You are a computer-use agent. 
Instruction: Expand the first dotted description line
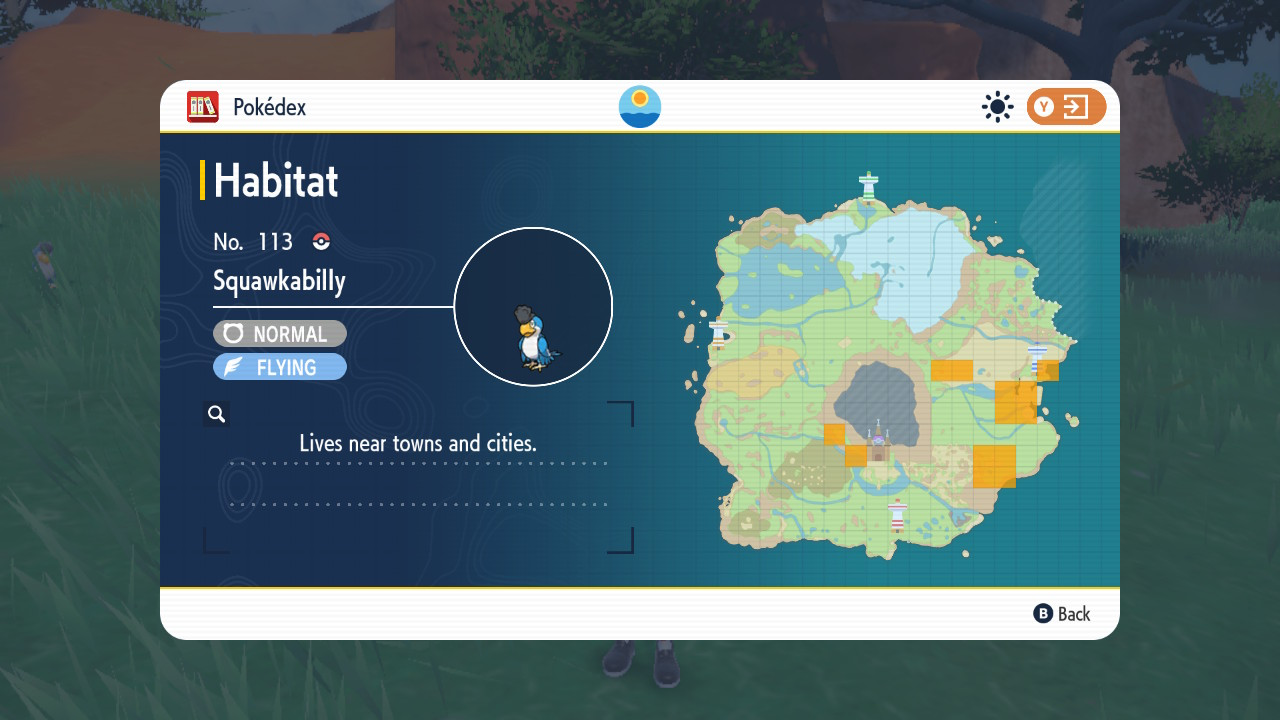pyautogui.click(x=420, y=464)
